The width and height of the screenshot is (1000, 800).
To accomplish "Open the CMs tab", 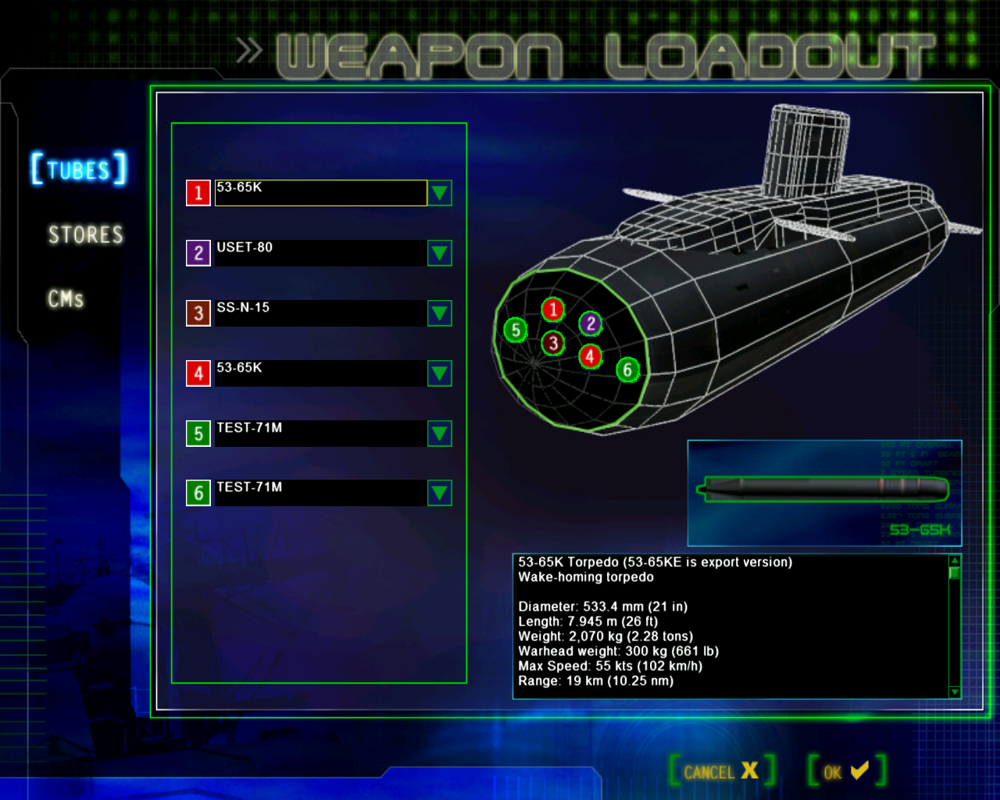I will click(x=66, y=299).
